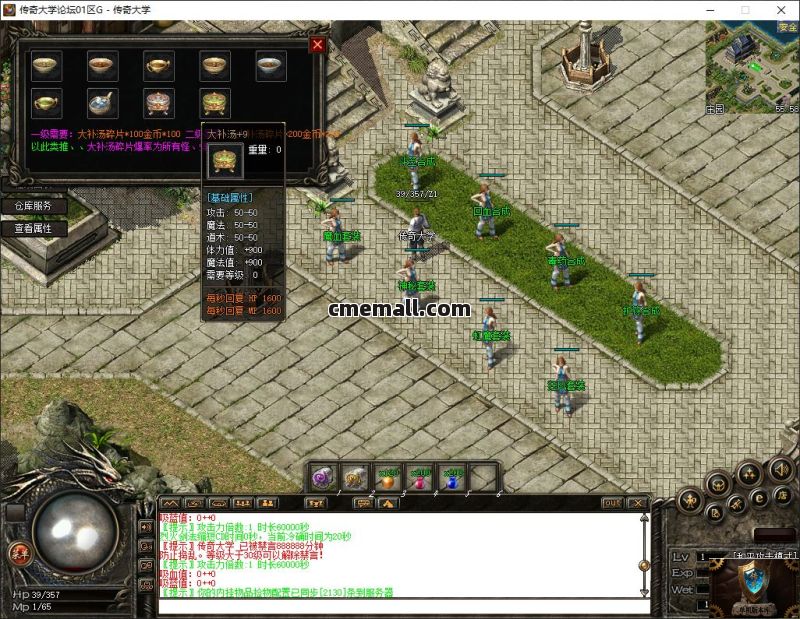Use the purple orb hotbar item
The width and height of the screenshot is (800, 619).
(x=323, y=477)
